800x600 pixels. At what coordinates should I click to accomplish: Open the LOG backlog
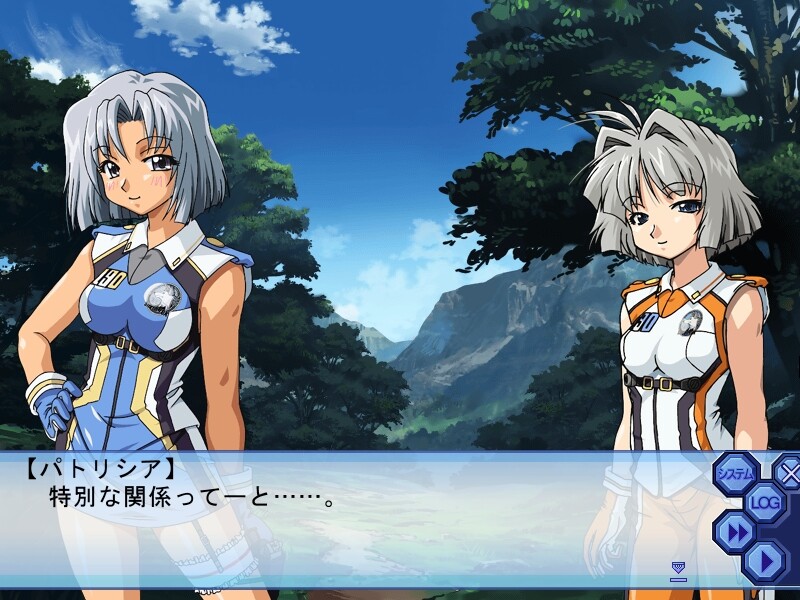765,502
